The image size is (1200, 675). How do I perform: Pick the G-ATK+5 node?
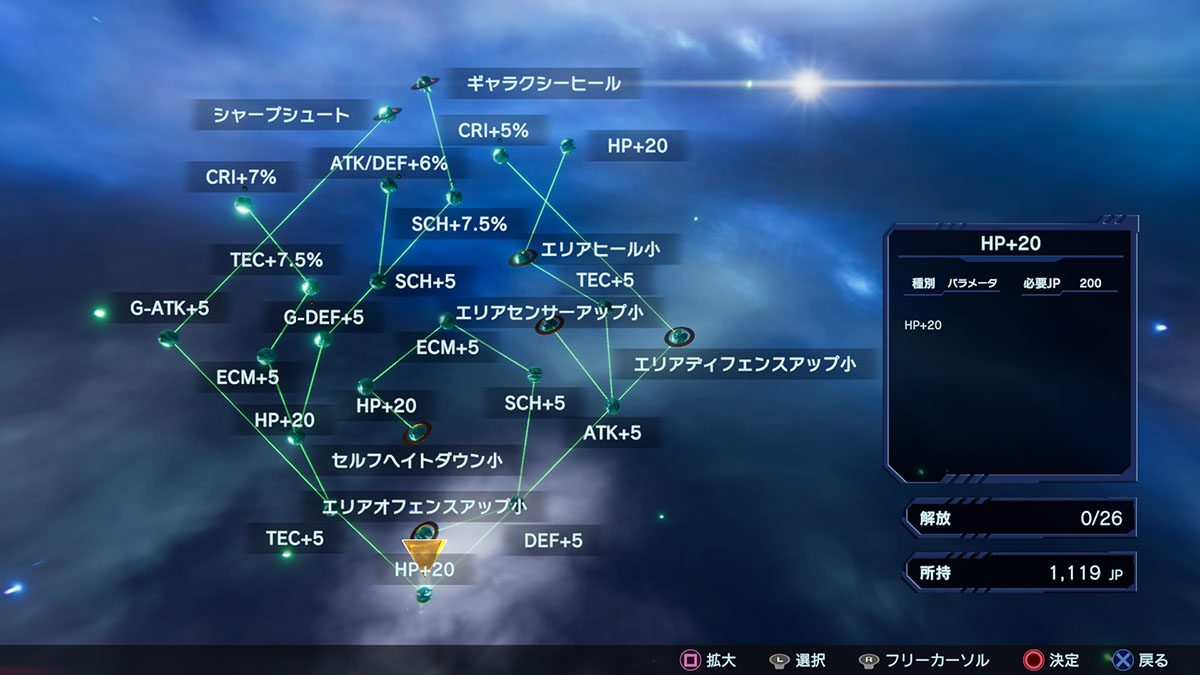pyautogui.click(x=167, y=336)
